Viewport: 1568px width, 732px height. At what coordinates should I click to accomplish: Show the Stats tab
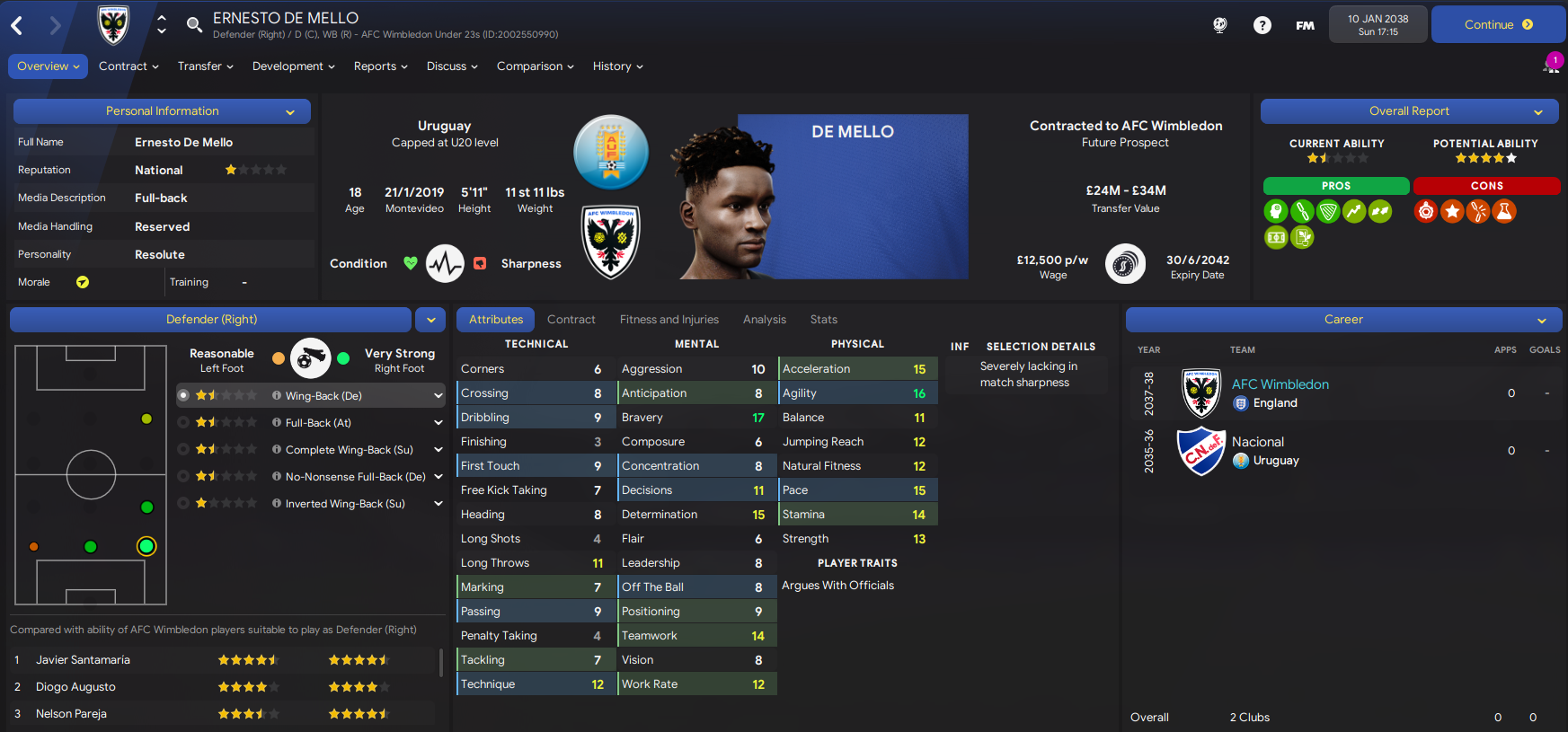click(823, 320)
